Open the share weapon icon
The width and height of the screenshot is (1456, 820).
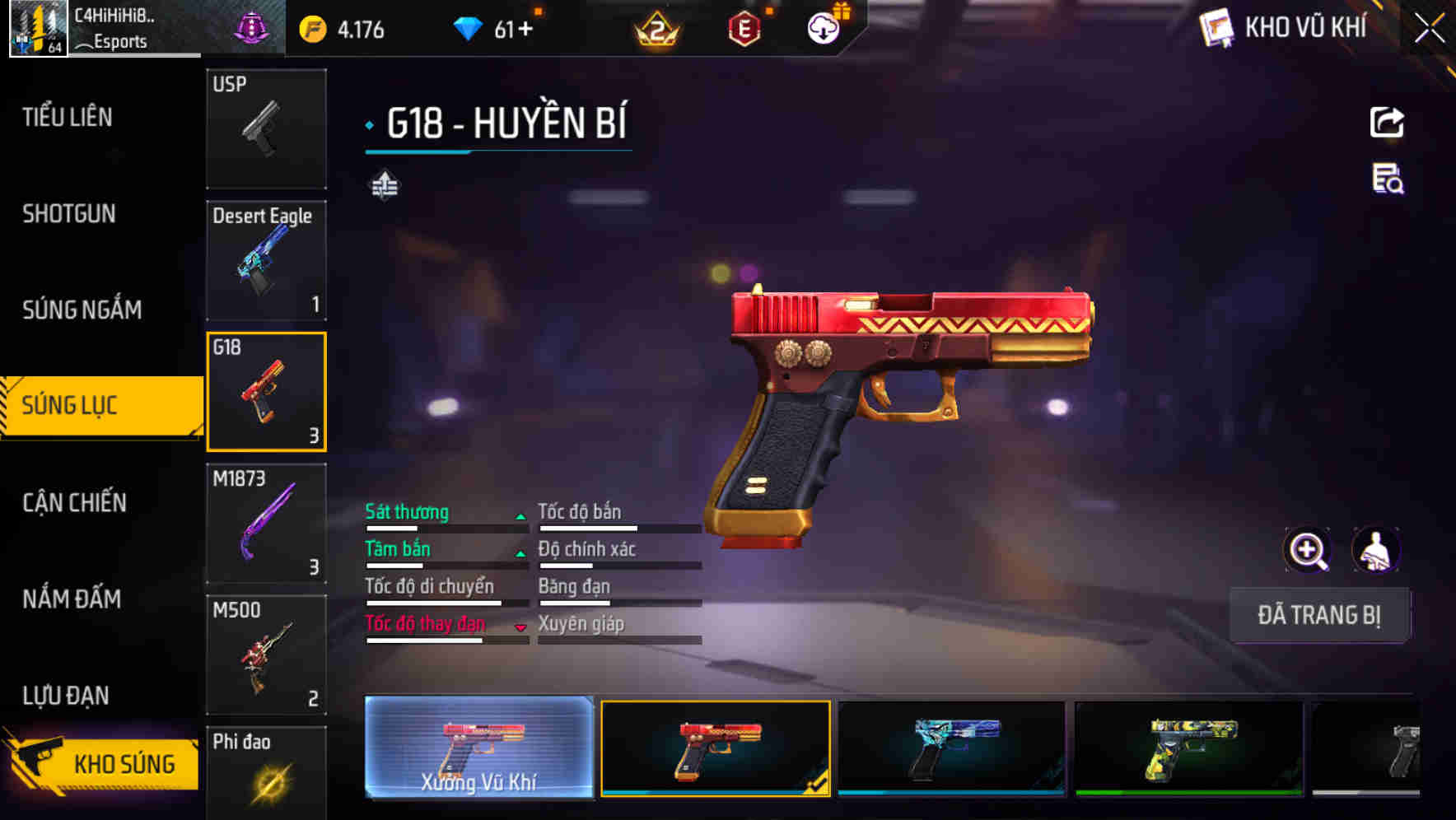[x=1388, y=122]
